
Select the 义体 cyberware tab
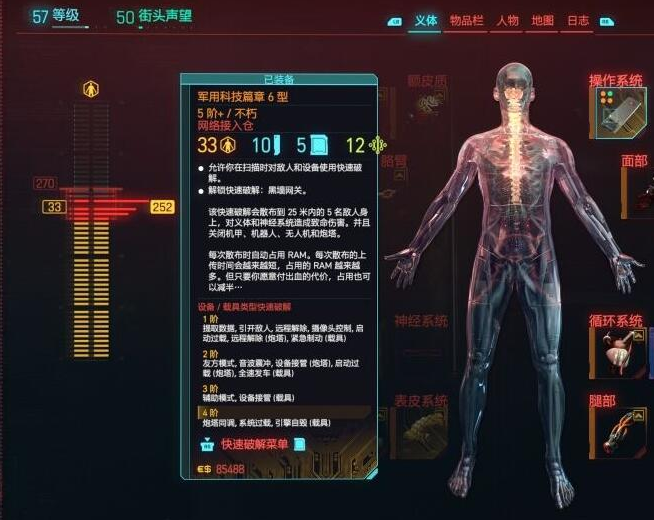point(425,20)
